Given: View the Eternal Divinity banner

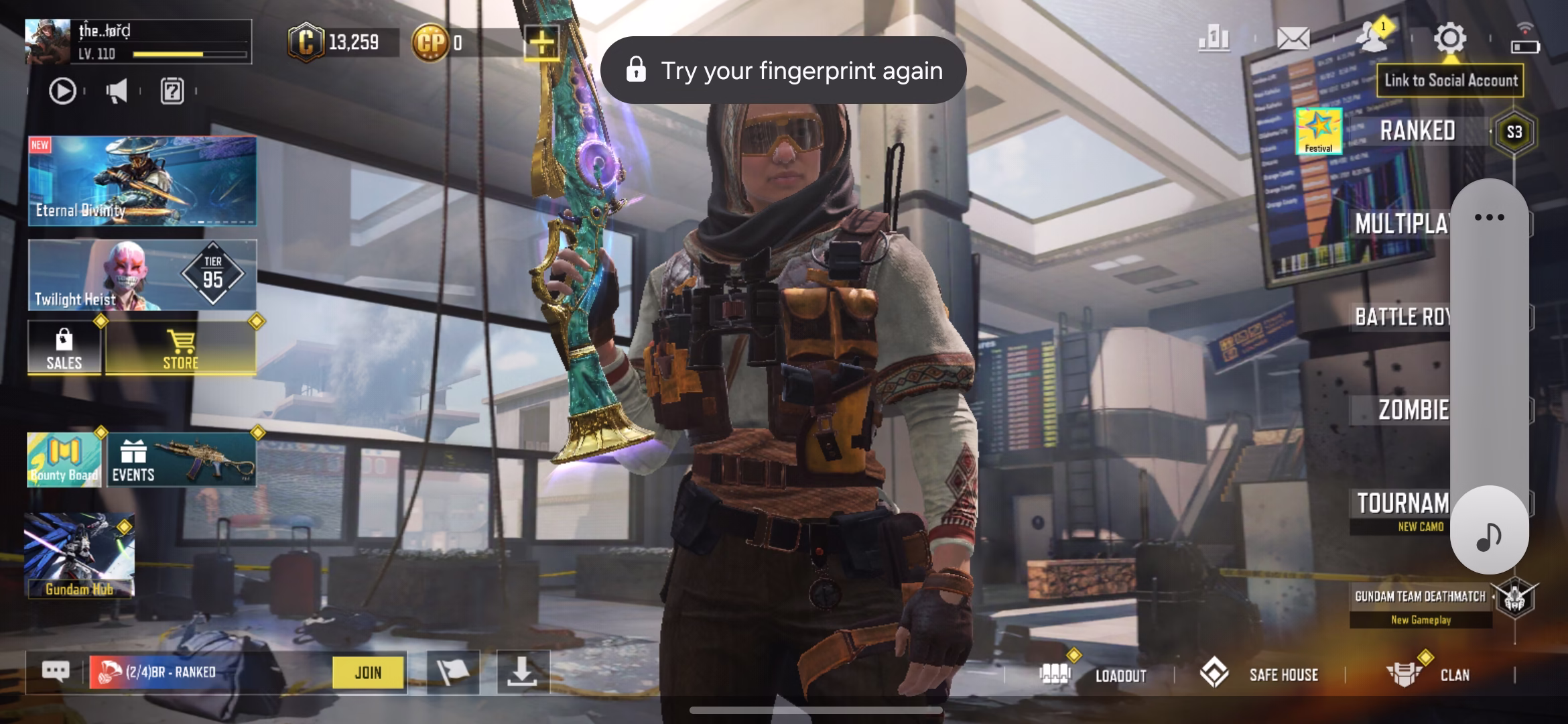Looking at the screenshot, I should (142, 181).
